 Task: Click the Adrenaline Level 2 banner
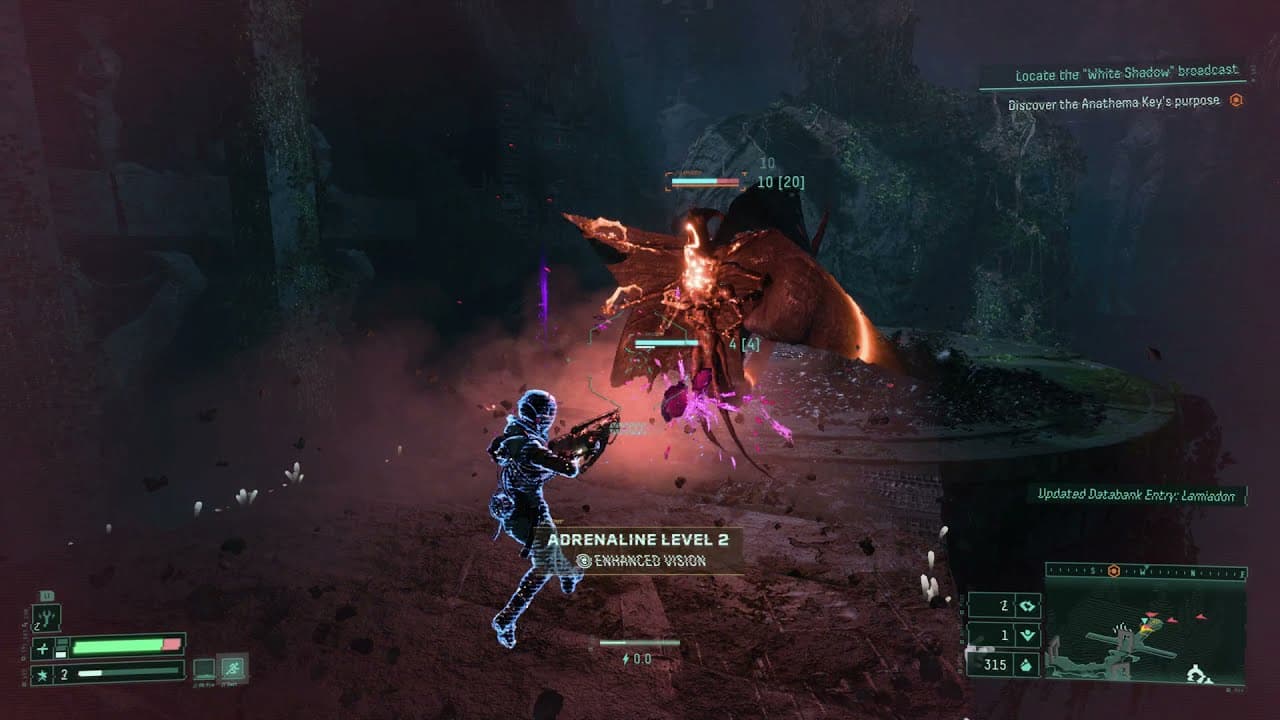click(640, 538)
